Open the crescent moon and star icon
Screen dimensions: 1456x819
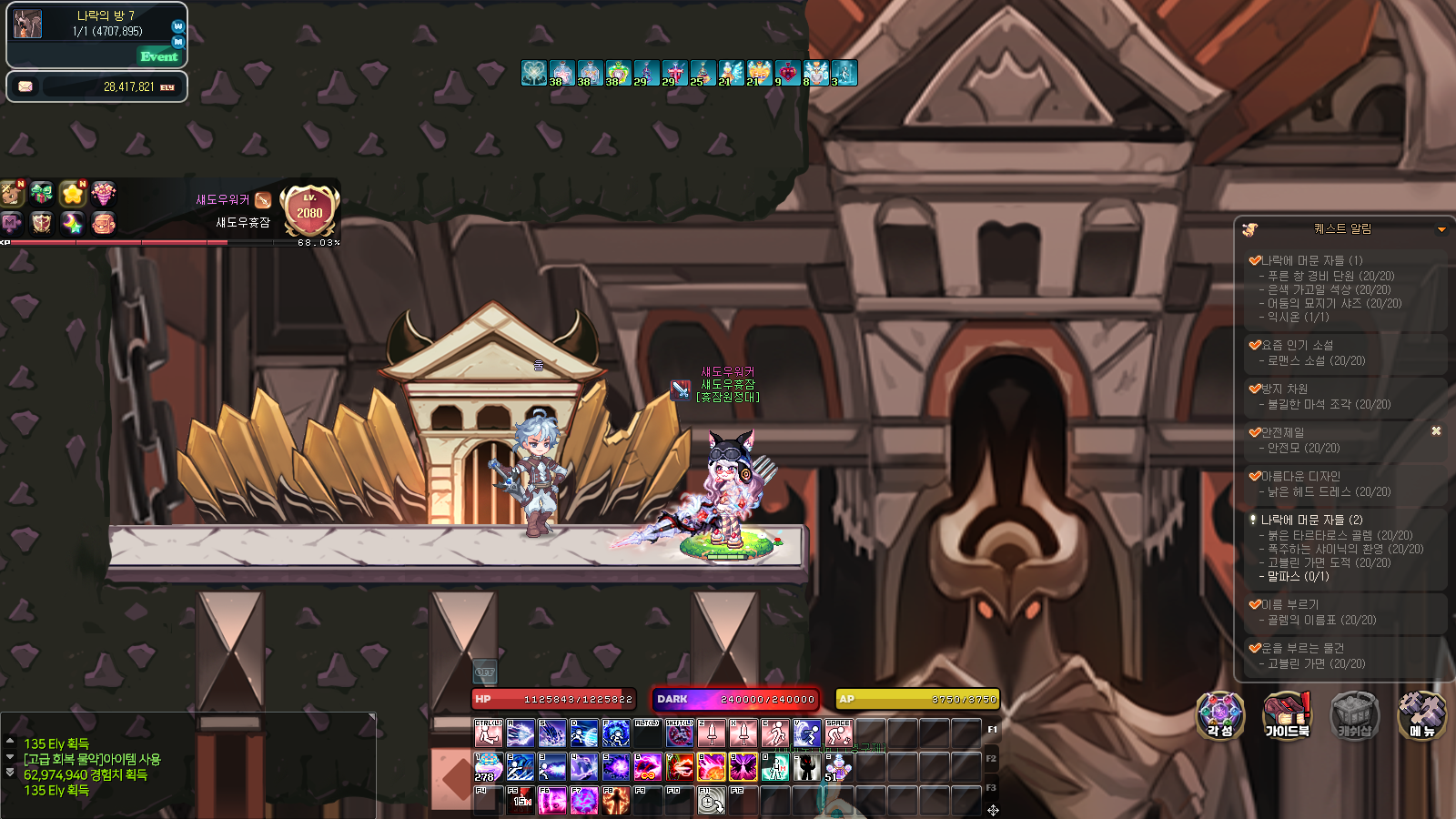[73, 222]
